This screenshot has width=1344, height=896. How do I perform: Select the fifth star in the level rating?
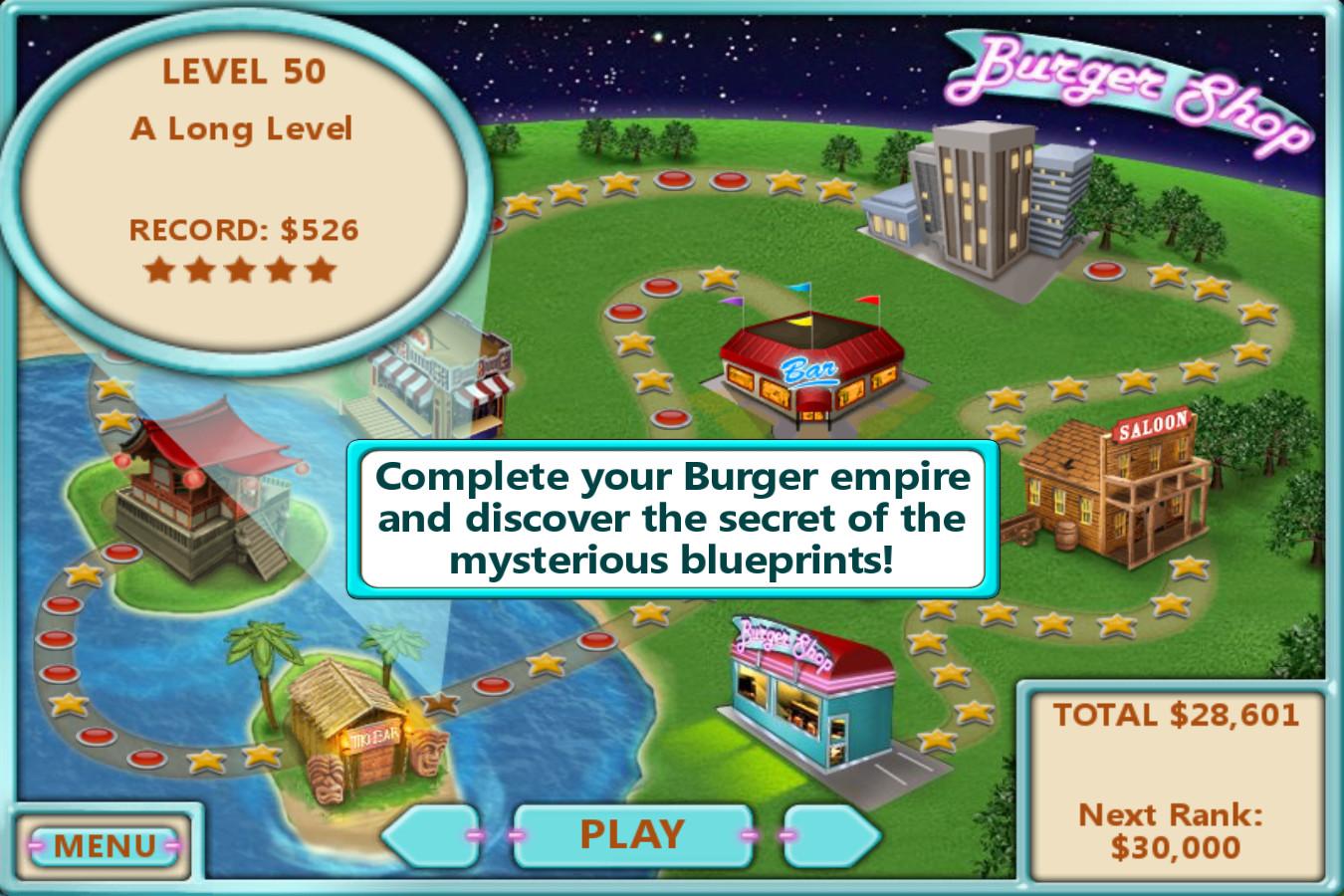coord(321,269)
